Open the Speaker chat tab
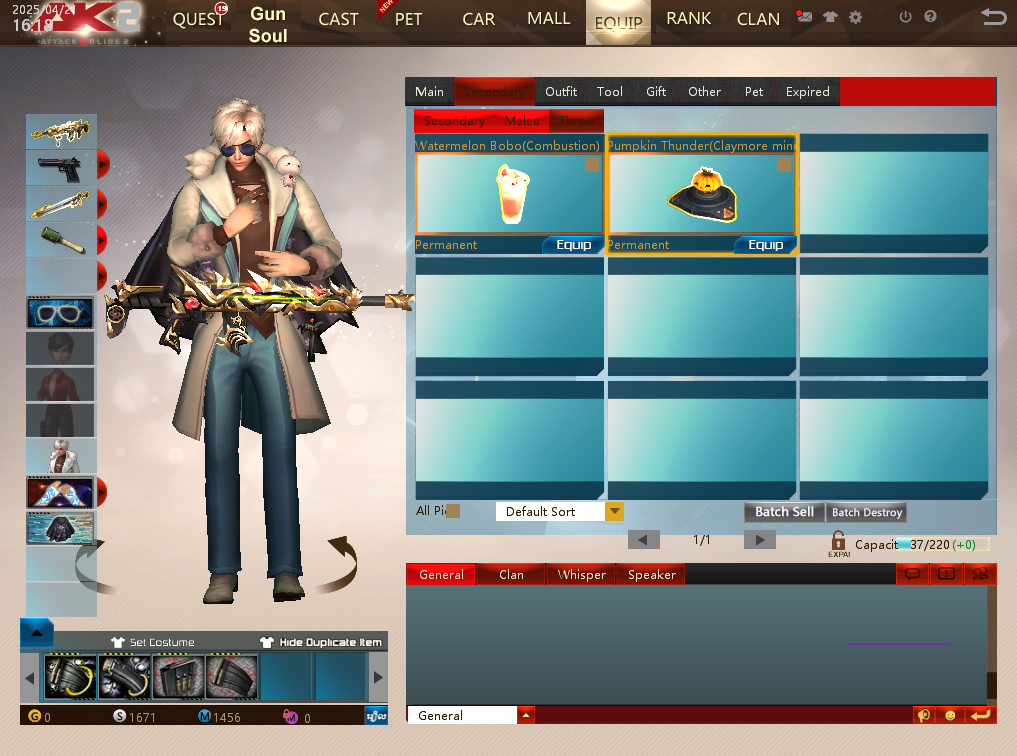This screenshot has height=756, width=1017. pos(652,575)
